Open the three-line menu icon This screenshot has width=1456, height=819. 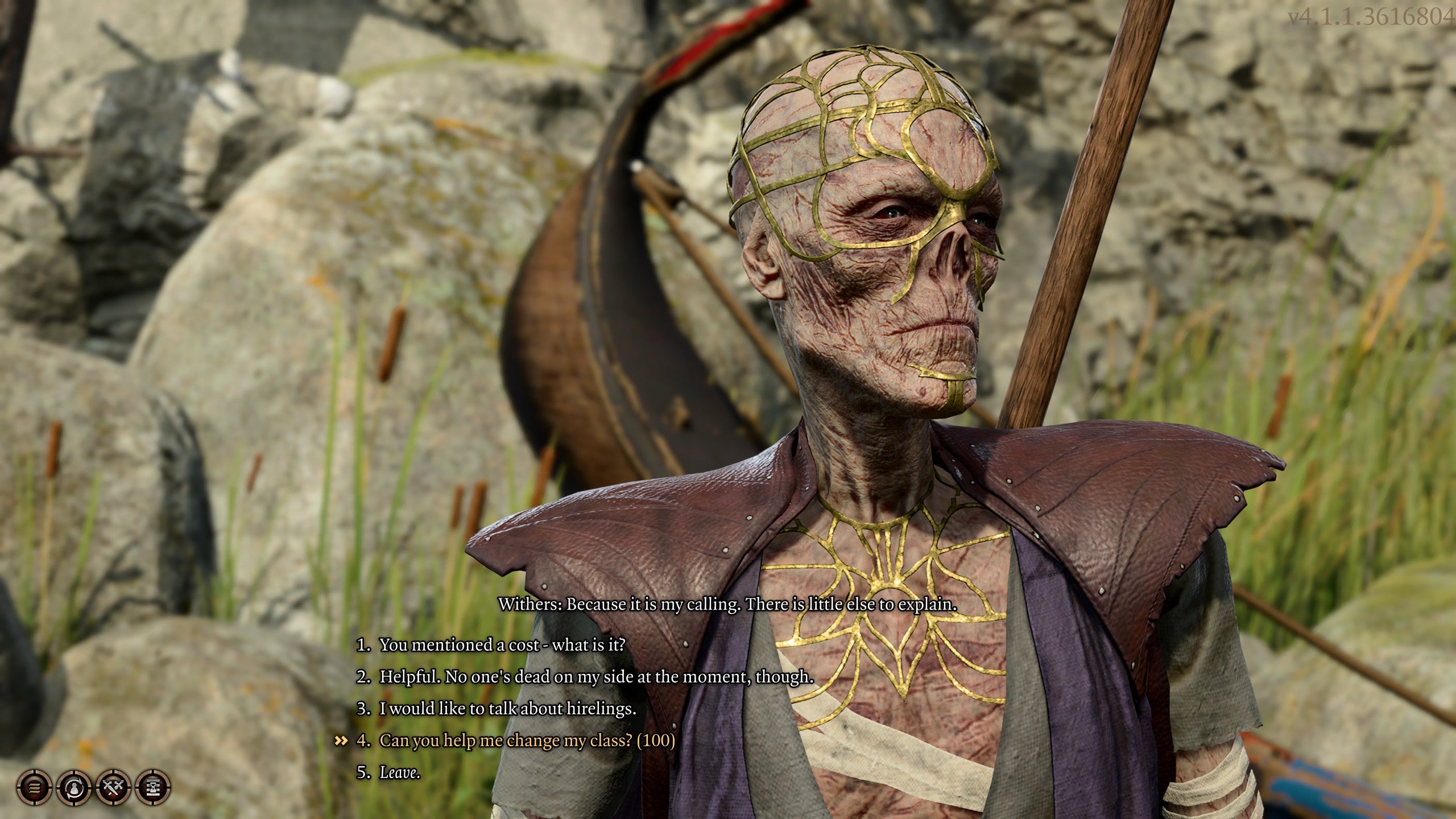click(35, 788)
